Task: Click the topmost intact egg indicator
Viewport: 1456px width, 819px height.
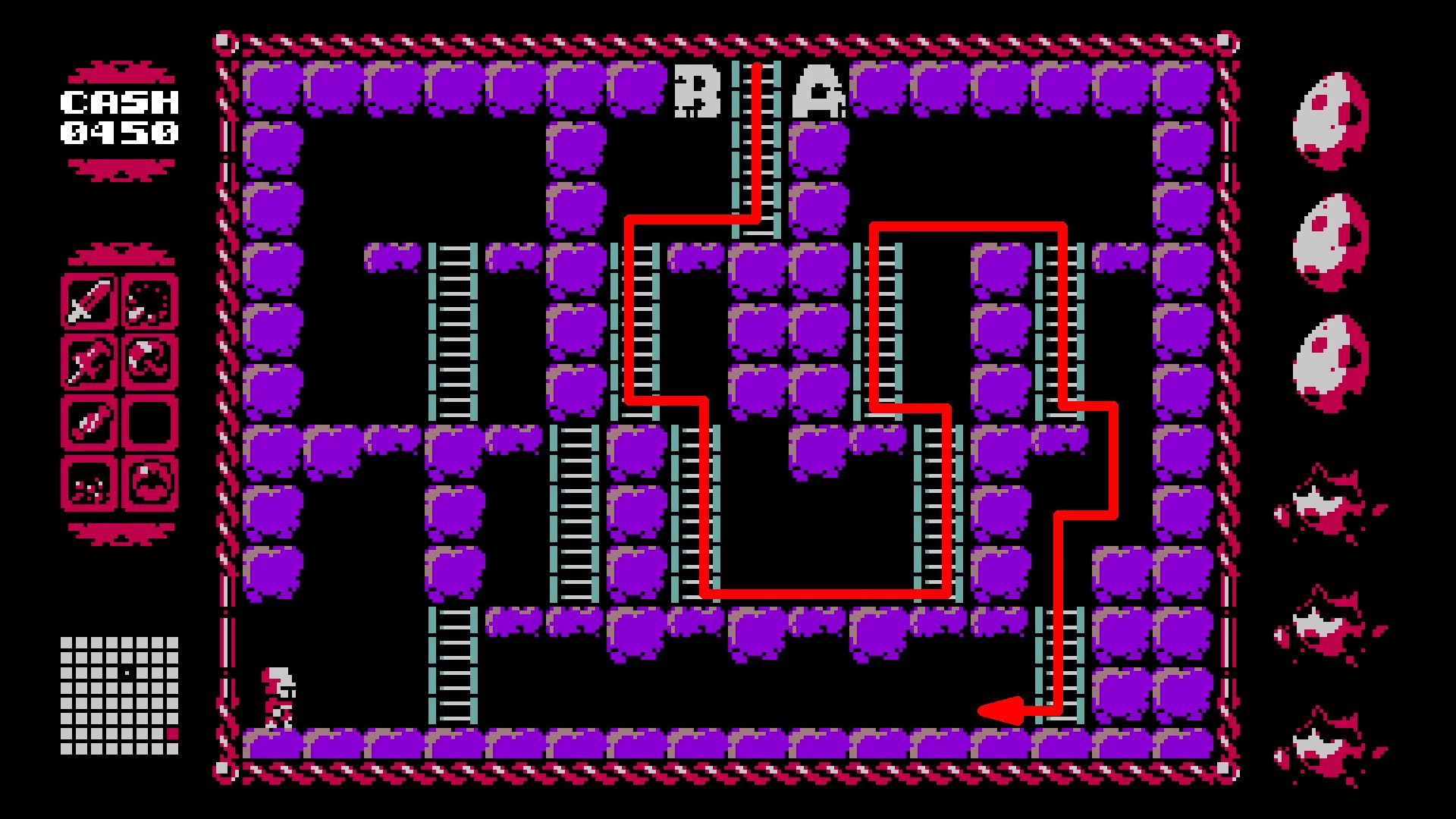Action: tap(1331, 118)
